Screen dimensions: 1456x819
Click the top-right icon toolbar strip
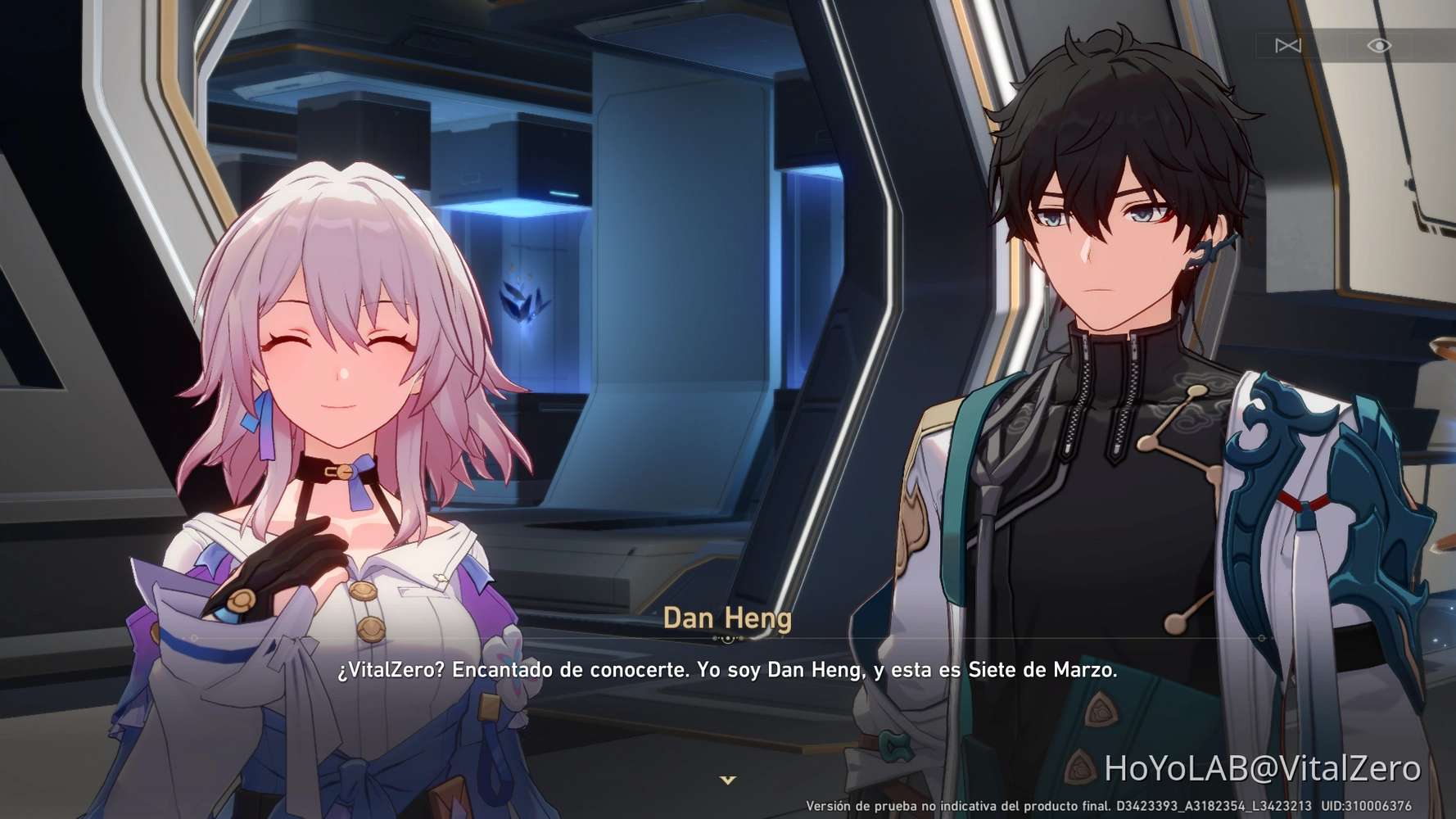(1332, 46)
